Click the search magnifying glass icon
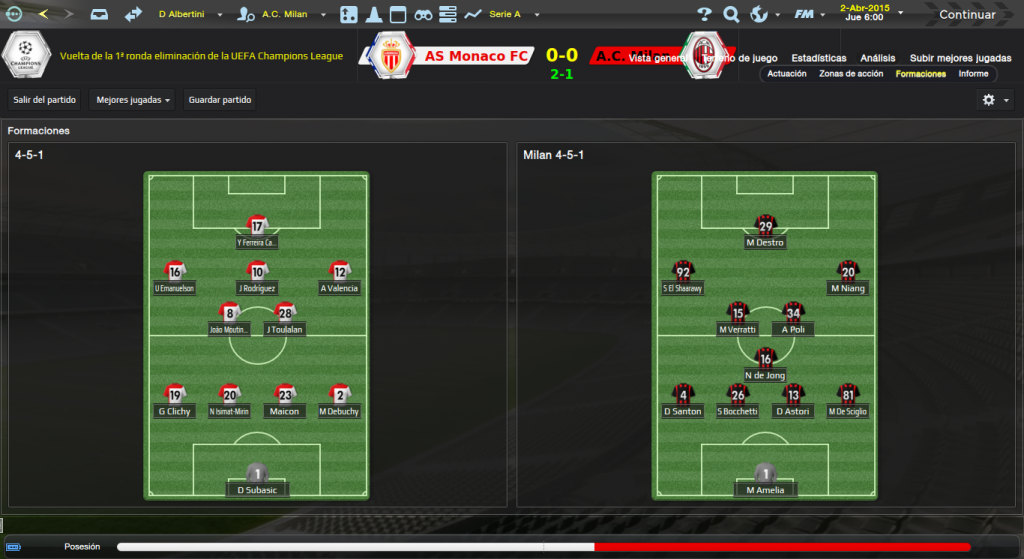The height and width of the screenshot is (559, 1024). (731, 15)
